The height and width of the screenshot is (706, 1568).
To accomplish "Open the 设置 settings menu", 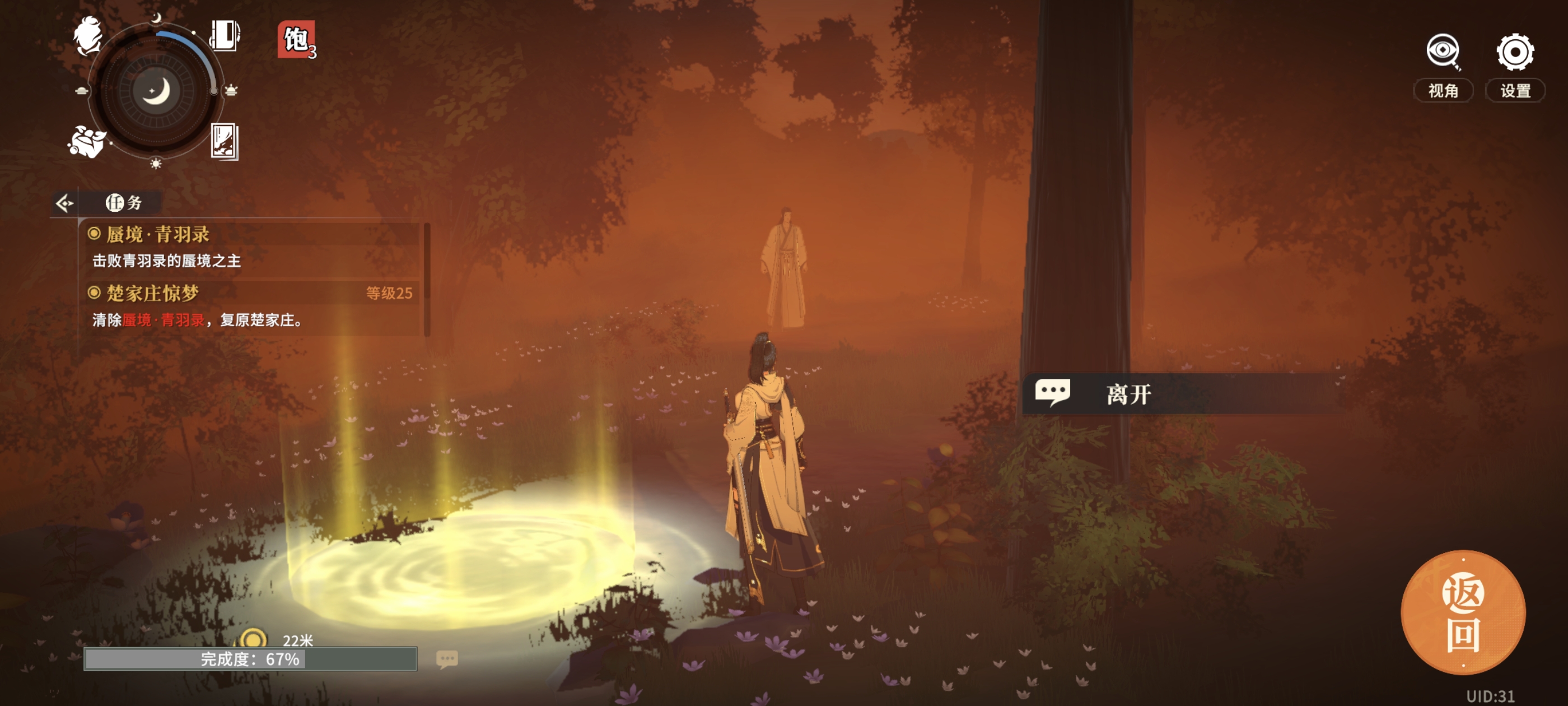I will (x=1514, y=64).
